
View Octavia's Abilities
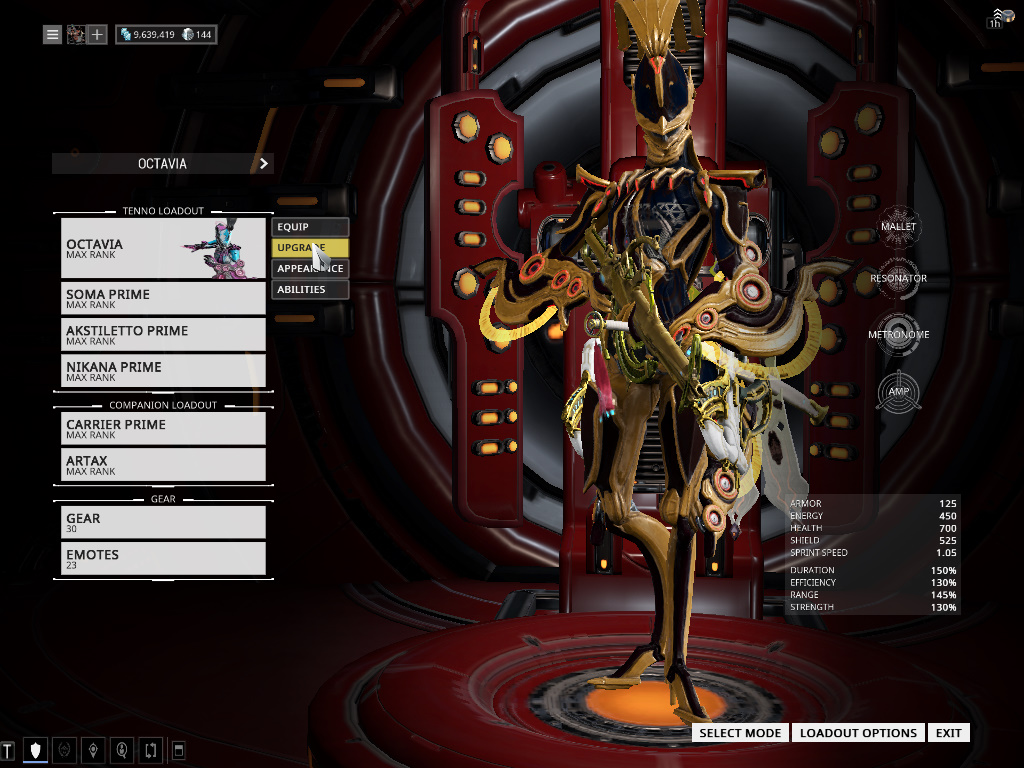[310, 290]
